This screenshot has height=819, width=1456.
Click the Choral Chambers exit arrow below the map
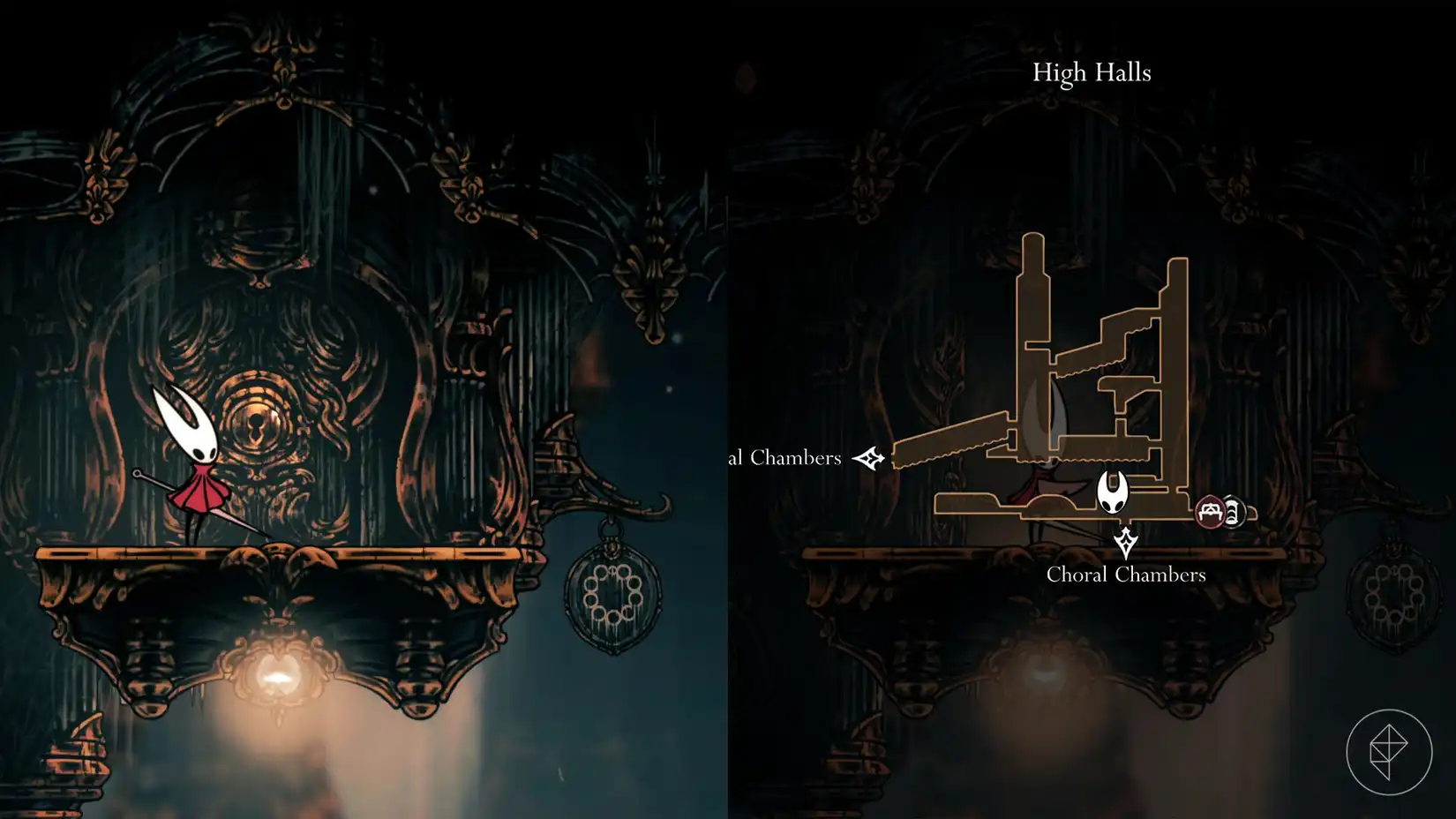1128,540
